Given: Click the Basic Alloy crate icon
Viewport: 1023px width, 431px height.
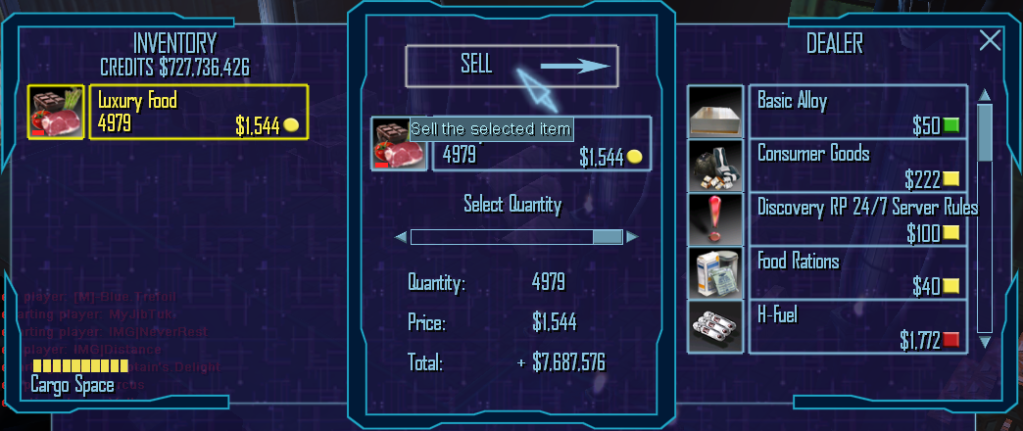Looking at the screenshot, I should coord(716,112).
